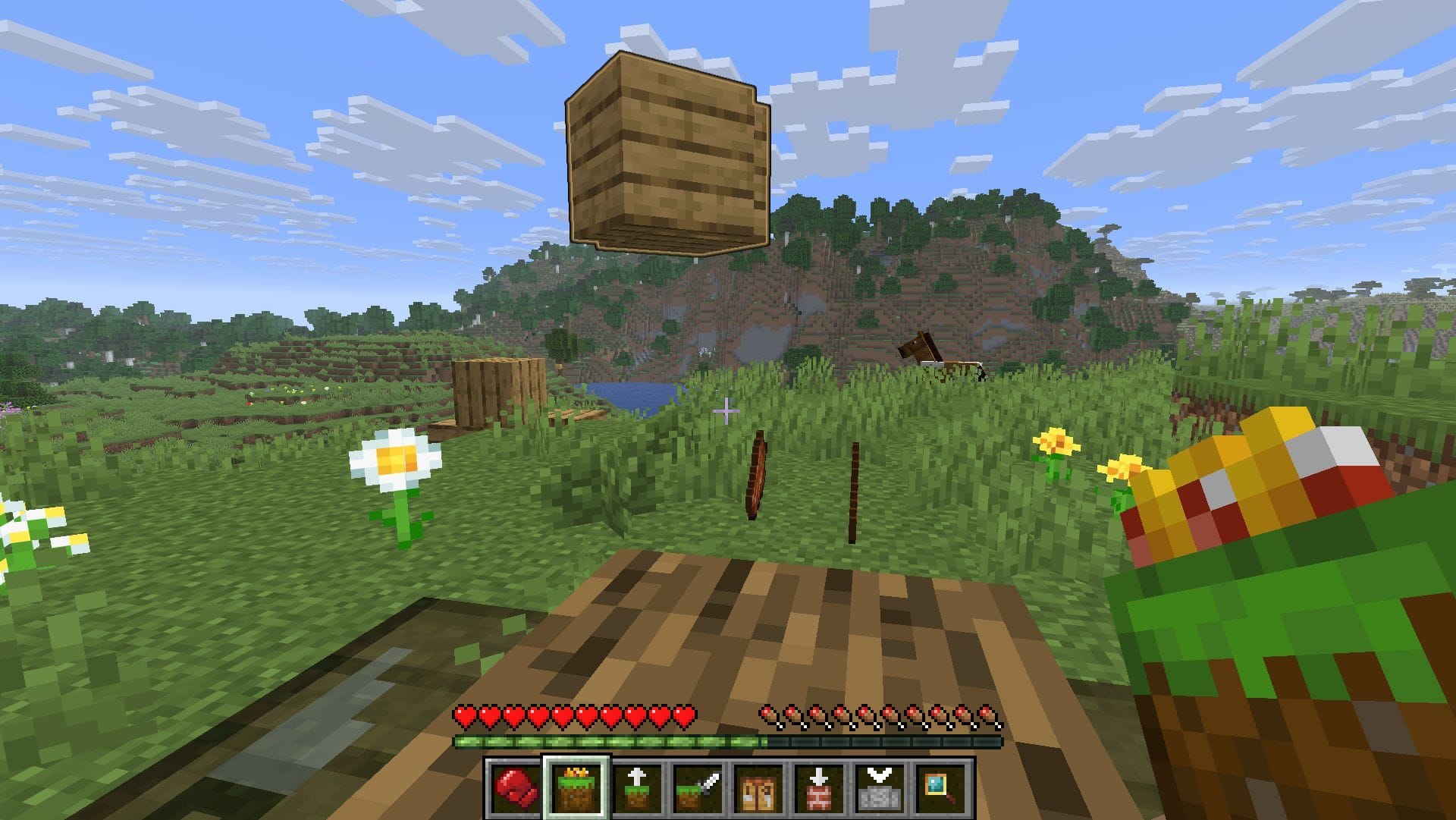The image size is (1456, 820).
Task: Choose the grass block with up arrow
Action: pos(636,787)
